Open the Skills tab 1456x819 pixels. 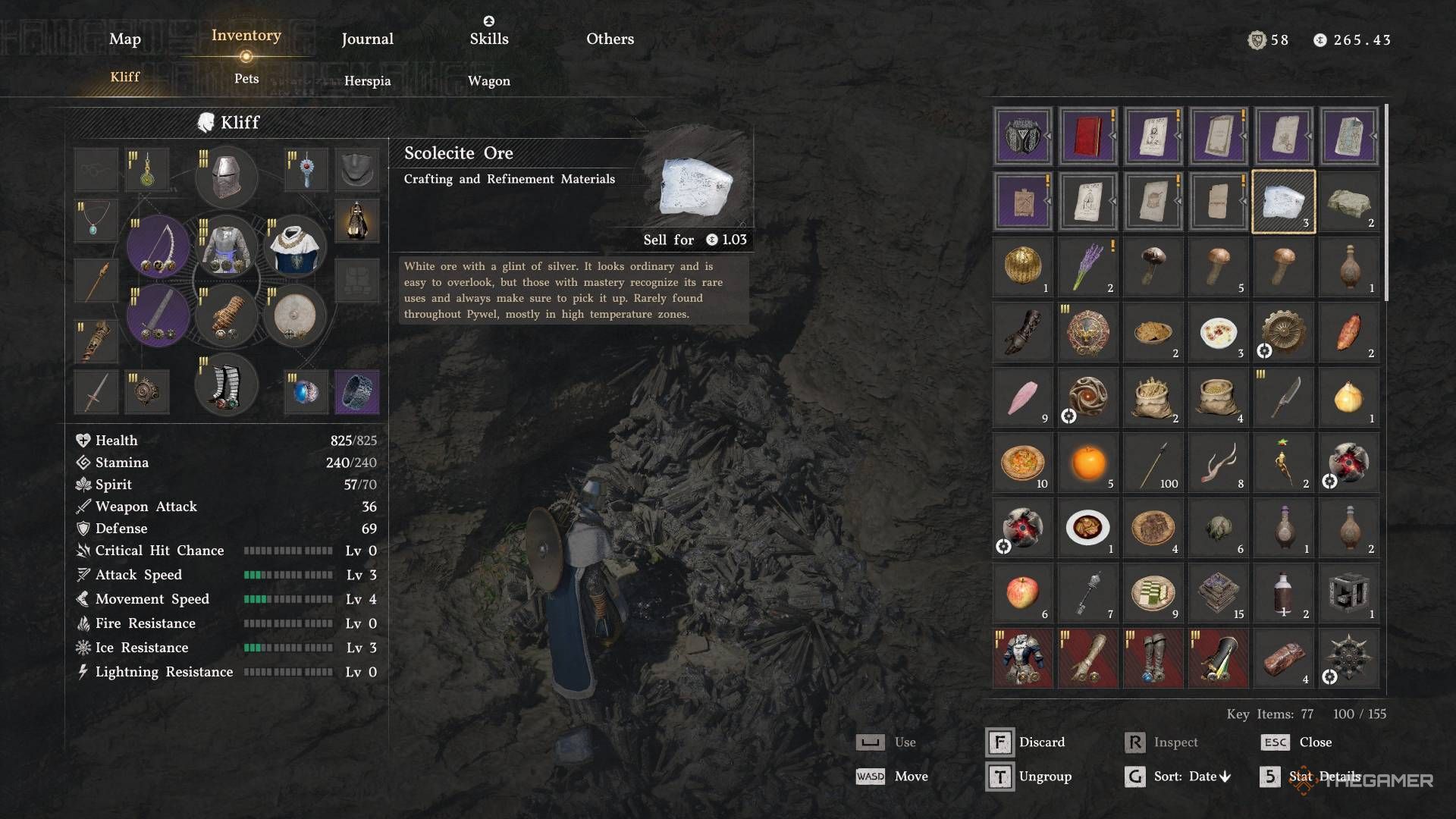click(488, 39)
